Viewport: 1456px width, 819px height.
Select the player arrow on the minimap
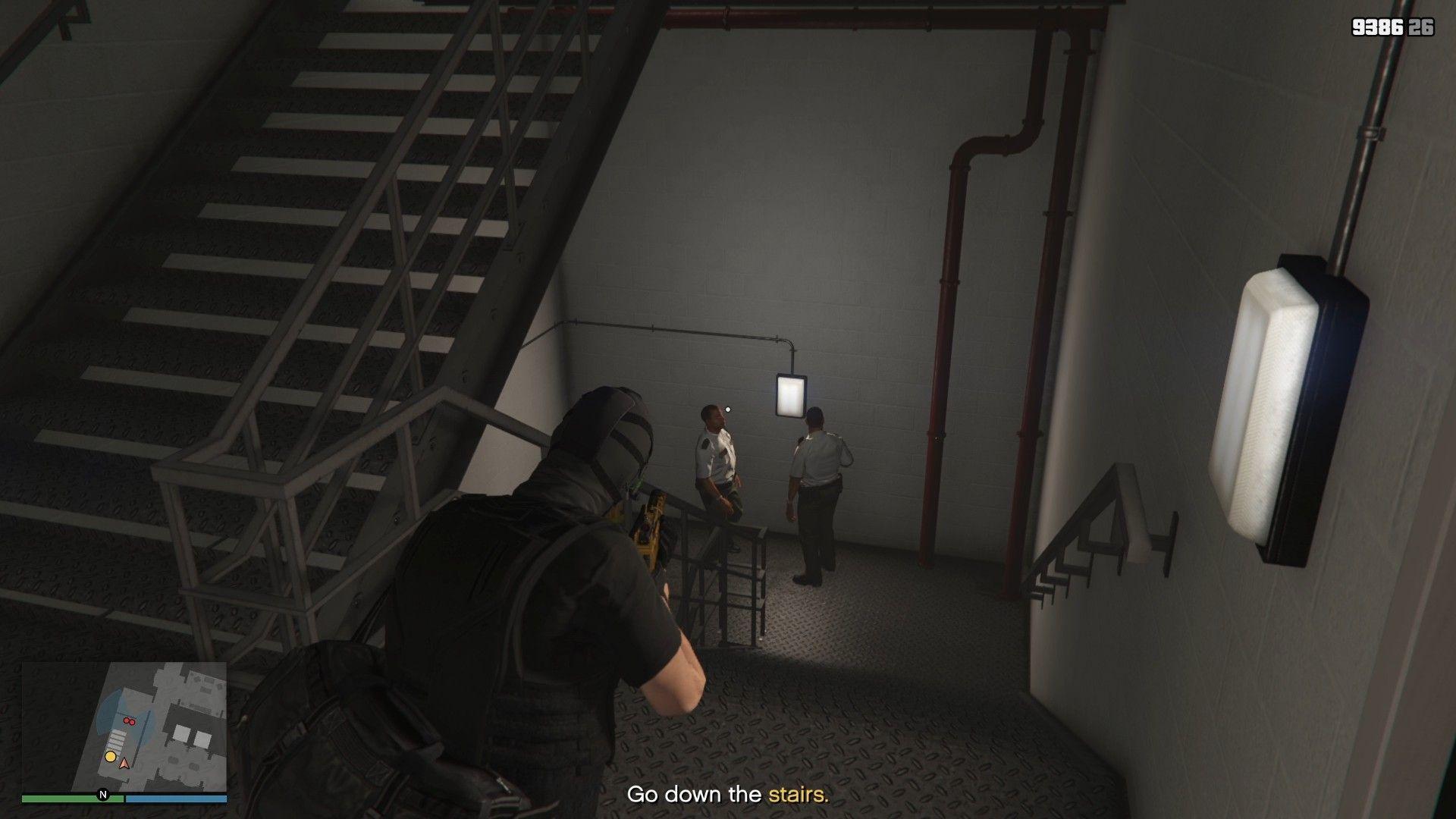click(124, 764)
